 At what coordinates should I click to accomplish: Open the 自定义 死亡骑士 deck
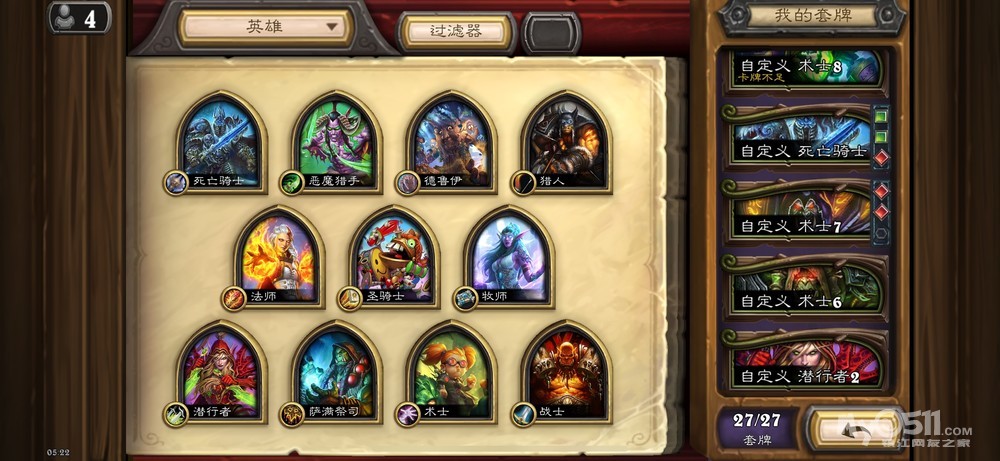(803, 141)
